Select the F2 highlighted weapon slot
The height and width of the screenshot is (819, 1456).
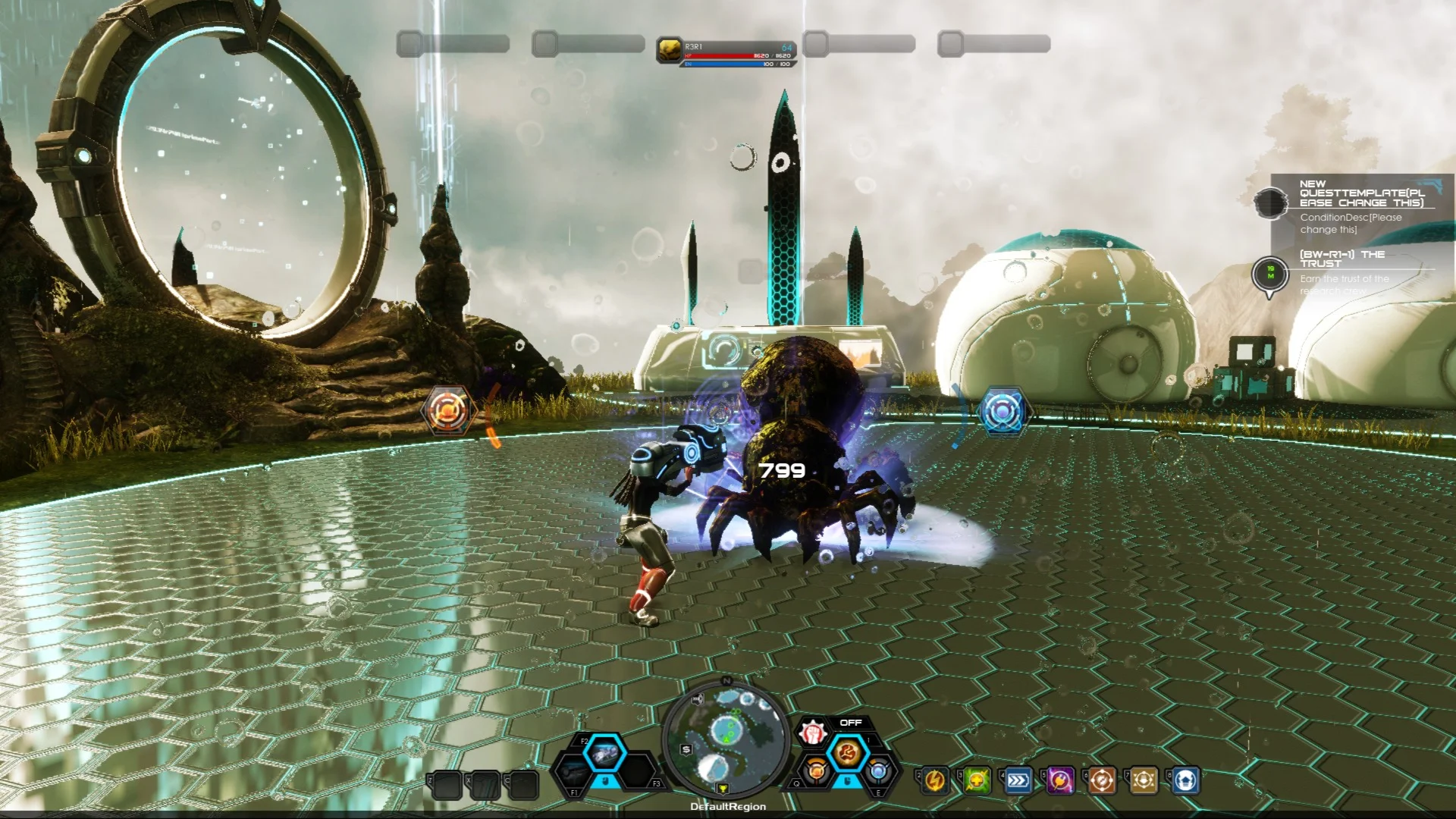(604, 754)
